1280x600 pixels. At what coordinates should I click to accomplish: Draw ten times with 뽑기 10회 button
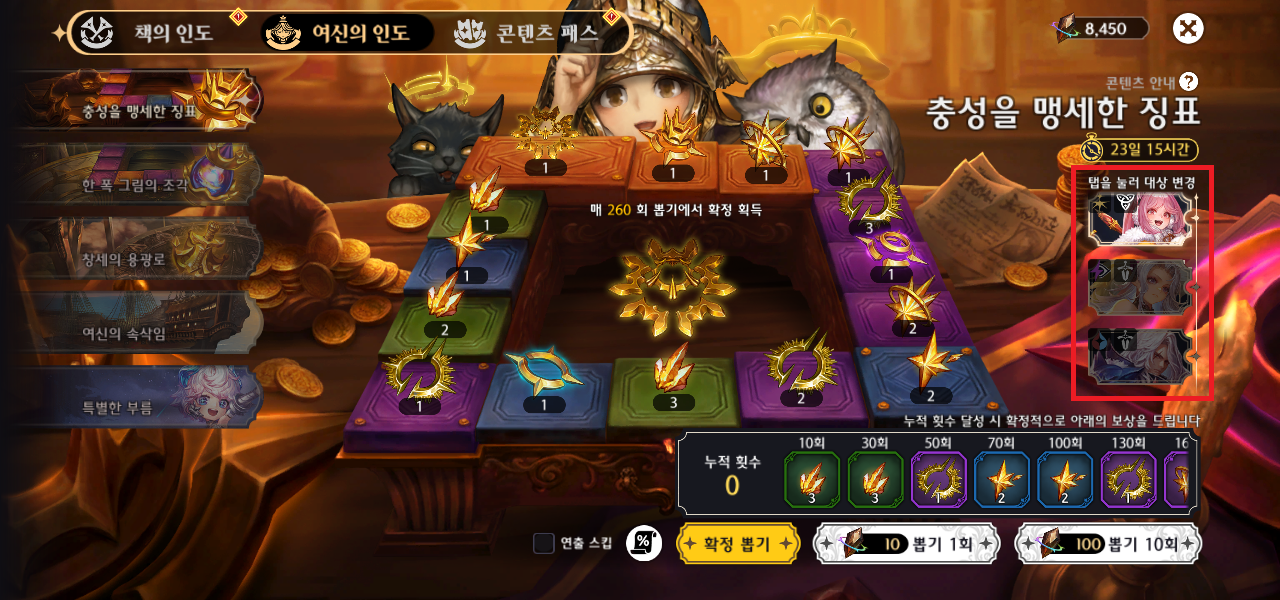click(x=1108, y=543)
